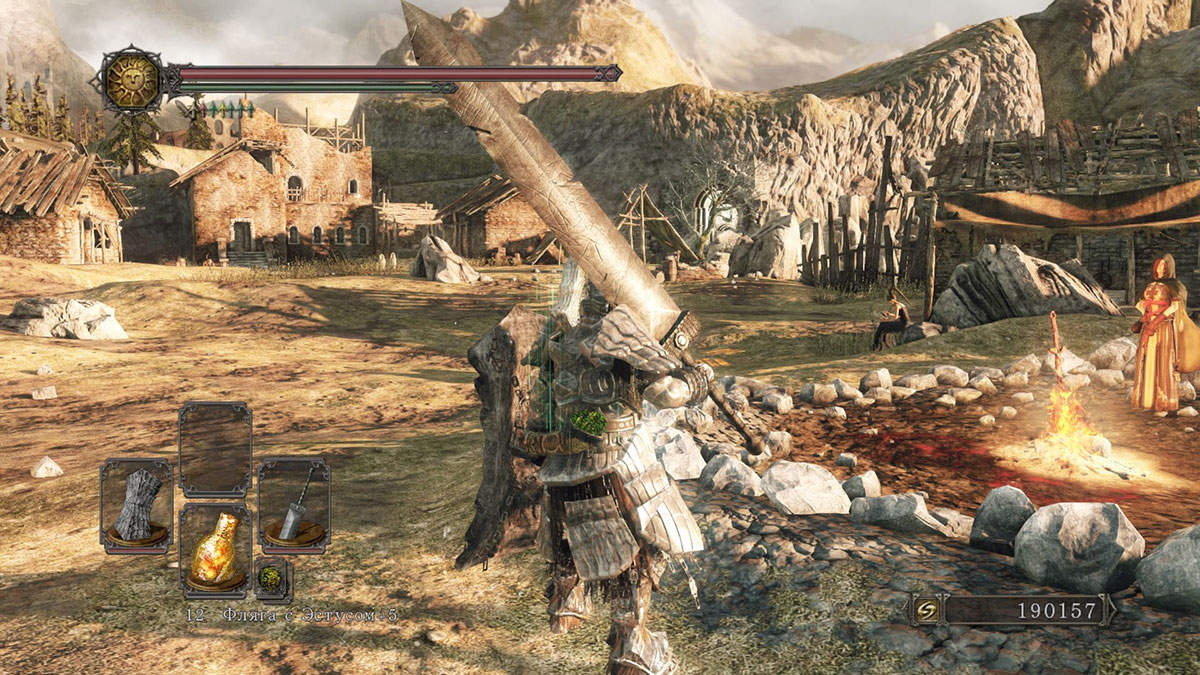1200x675 pixels.
Task: Select the stone shield left-hand slot
Action: [x=136, y=505]
